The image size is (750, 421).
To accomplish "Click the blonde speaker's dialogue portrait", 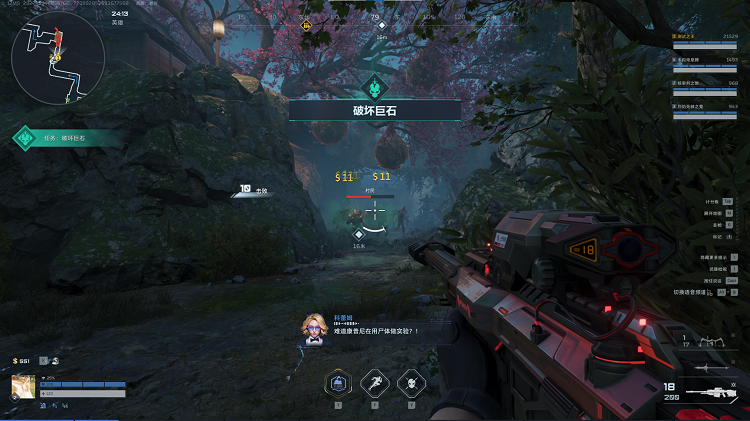I will pos(314,328).
